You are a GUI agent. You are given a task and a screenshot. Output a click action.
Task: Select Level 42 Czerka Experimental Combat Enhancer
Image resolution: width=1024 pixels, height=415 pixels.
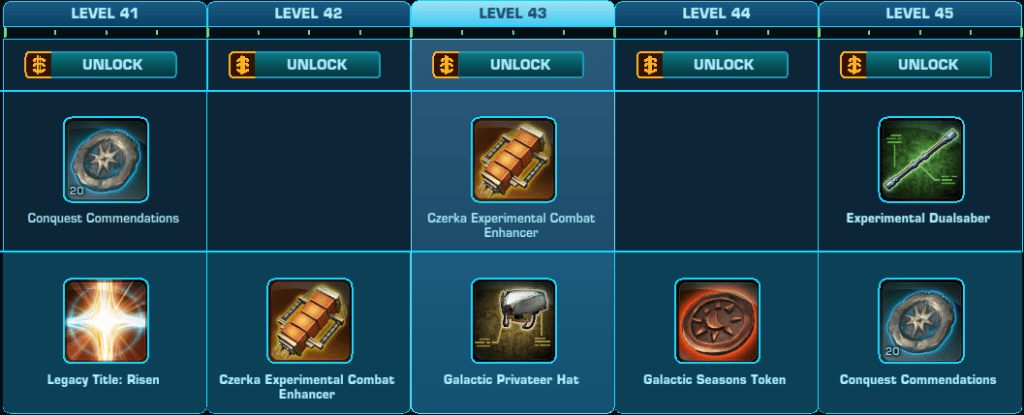(309, 320)
